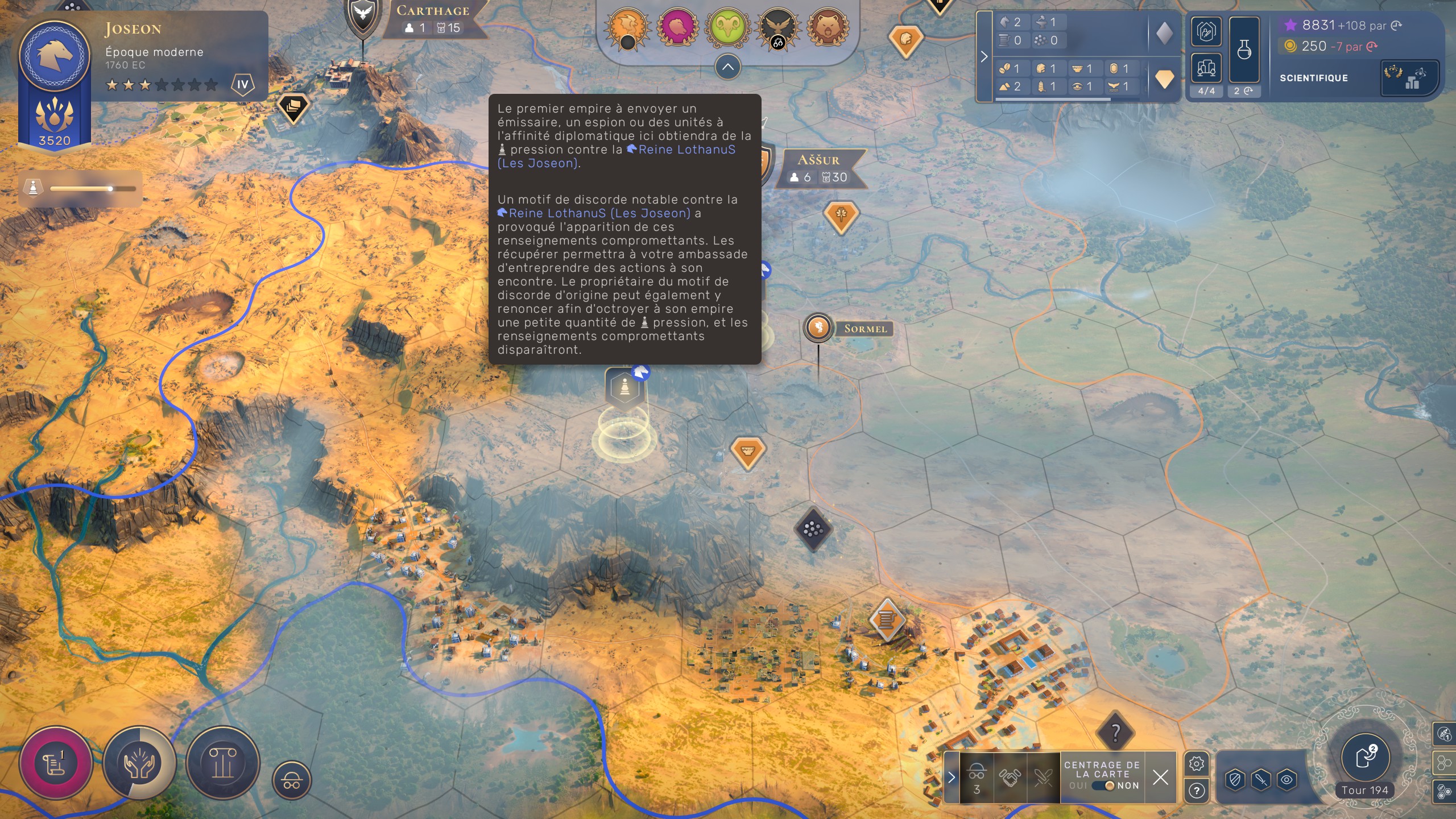Open the research flask panel

[x=1244, y=50]
